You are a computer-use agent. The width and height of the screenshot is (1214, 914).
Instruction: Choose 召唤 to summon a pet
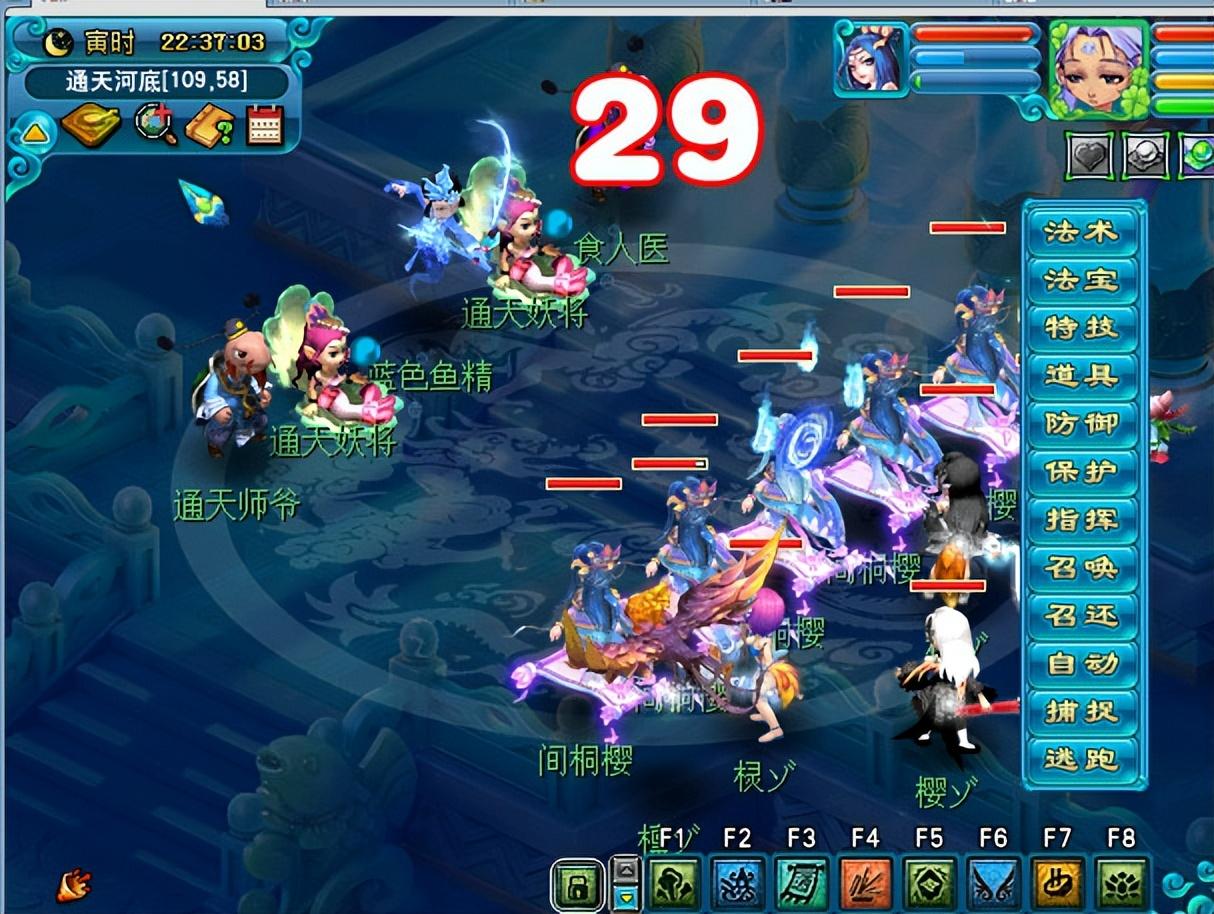click(x=1081, y=568)
